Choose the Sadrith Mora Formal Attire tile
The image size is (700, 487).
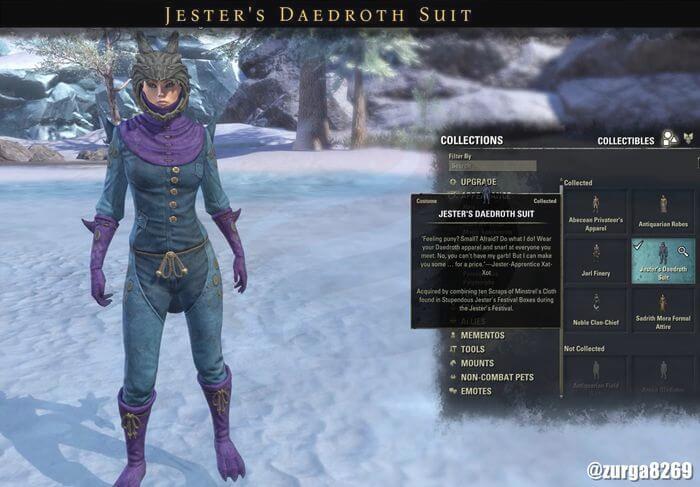[662, 309]
